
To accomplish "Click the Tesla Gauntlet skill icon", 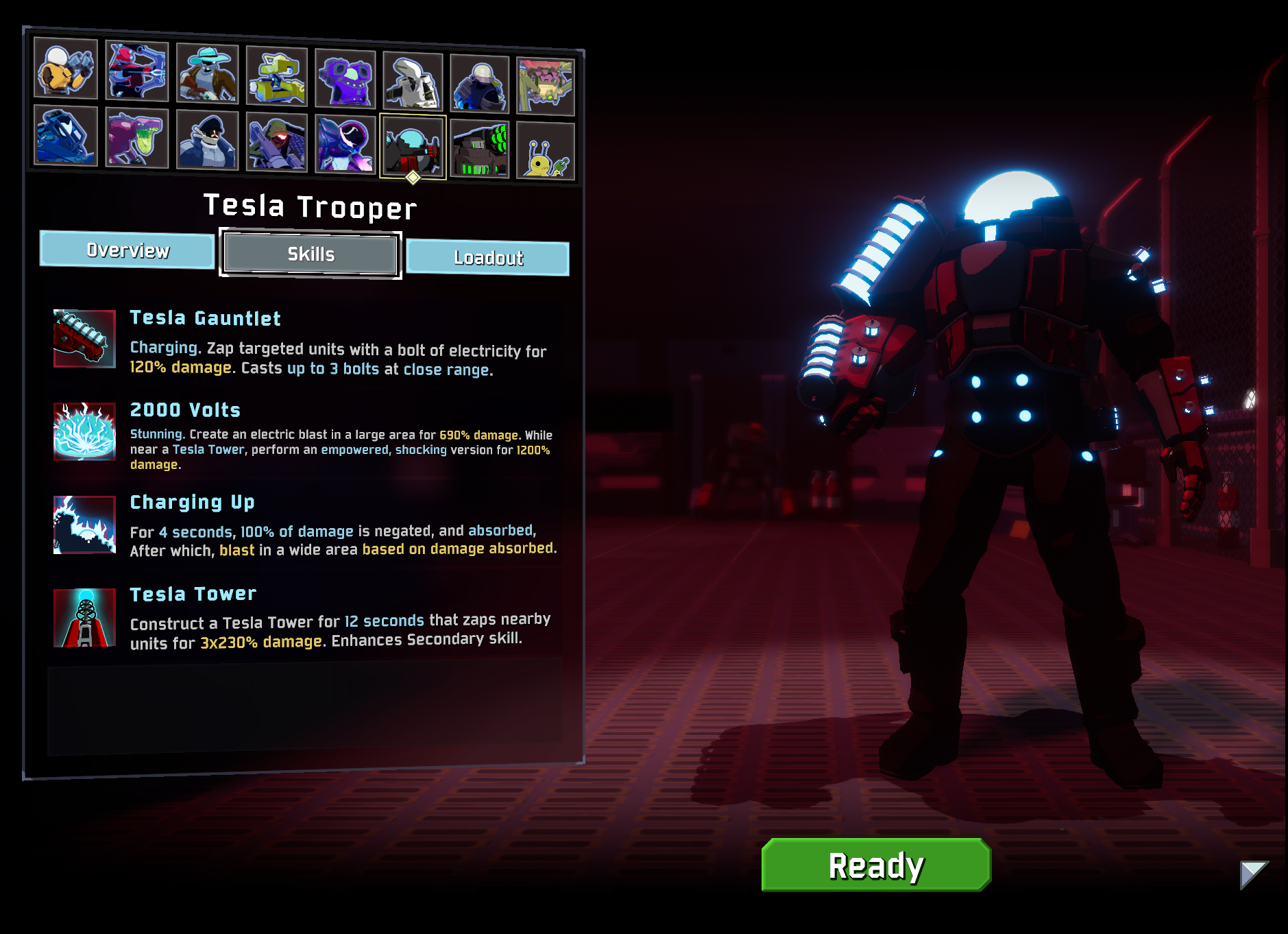I will [84, 339].
